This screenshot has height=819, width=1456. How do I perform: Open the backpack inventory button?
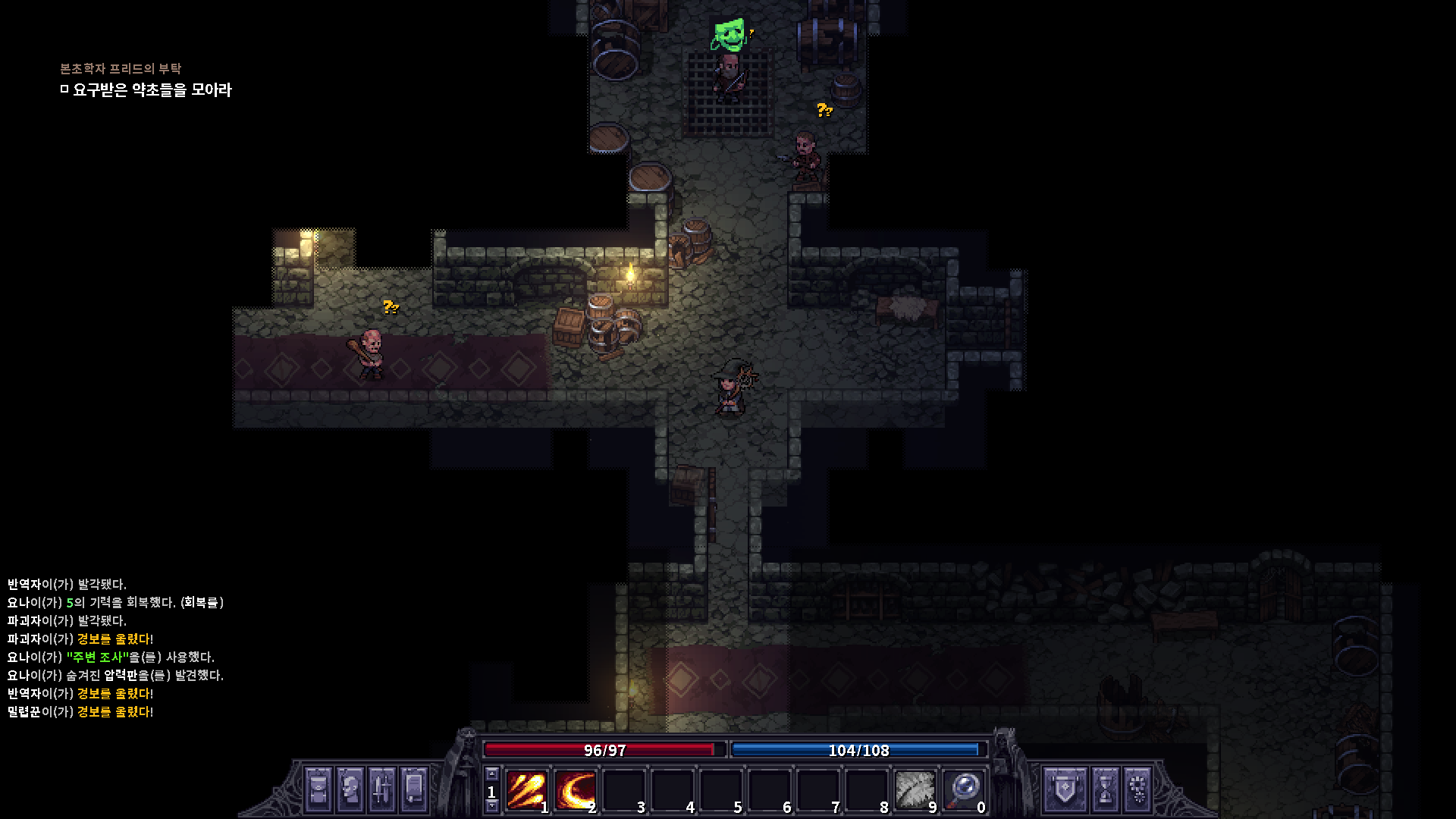point(318,789)
